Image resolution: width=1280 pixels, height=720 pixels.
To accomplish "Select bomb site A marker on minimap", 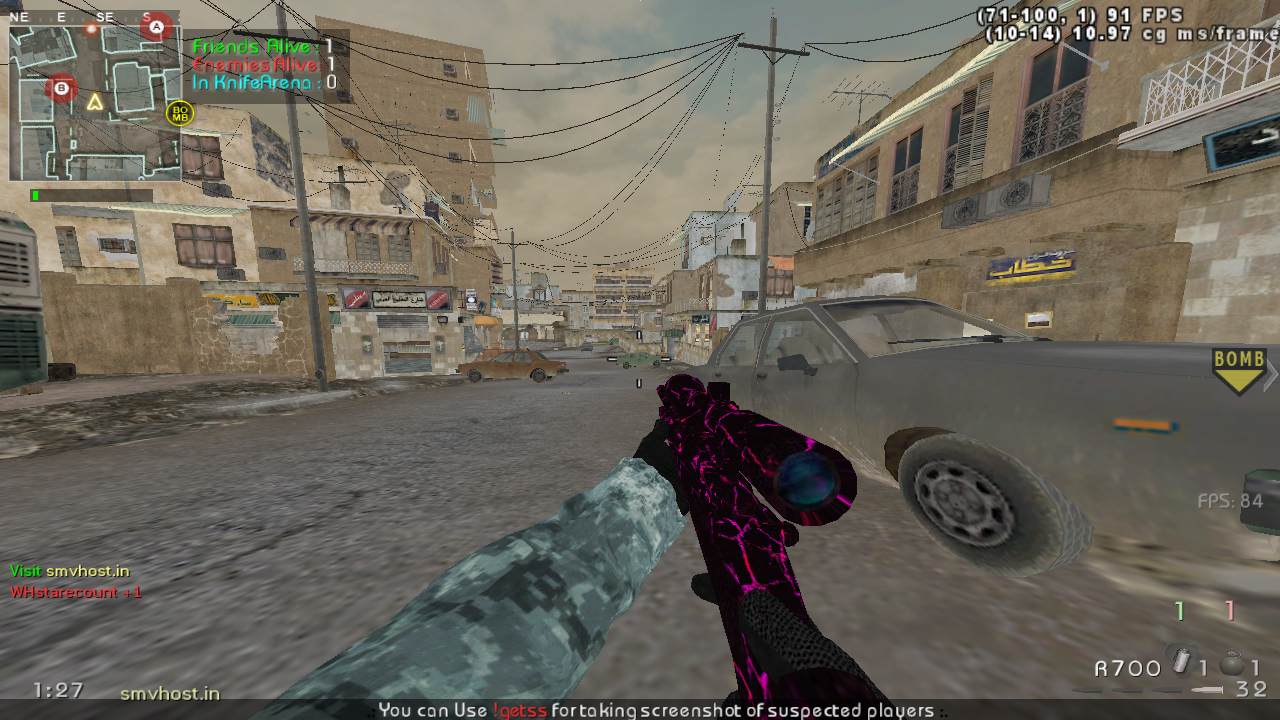I will pos(155,27).
